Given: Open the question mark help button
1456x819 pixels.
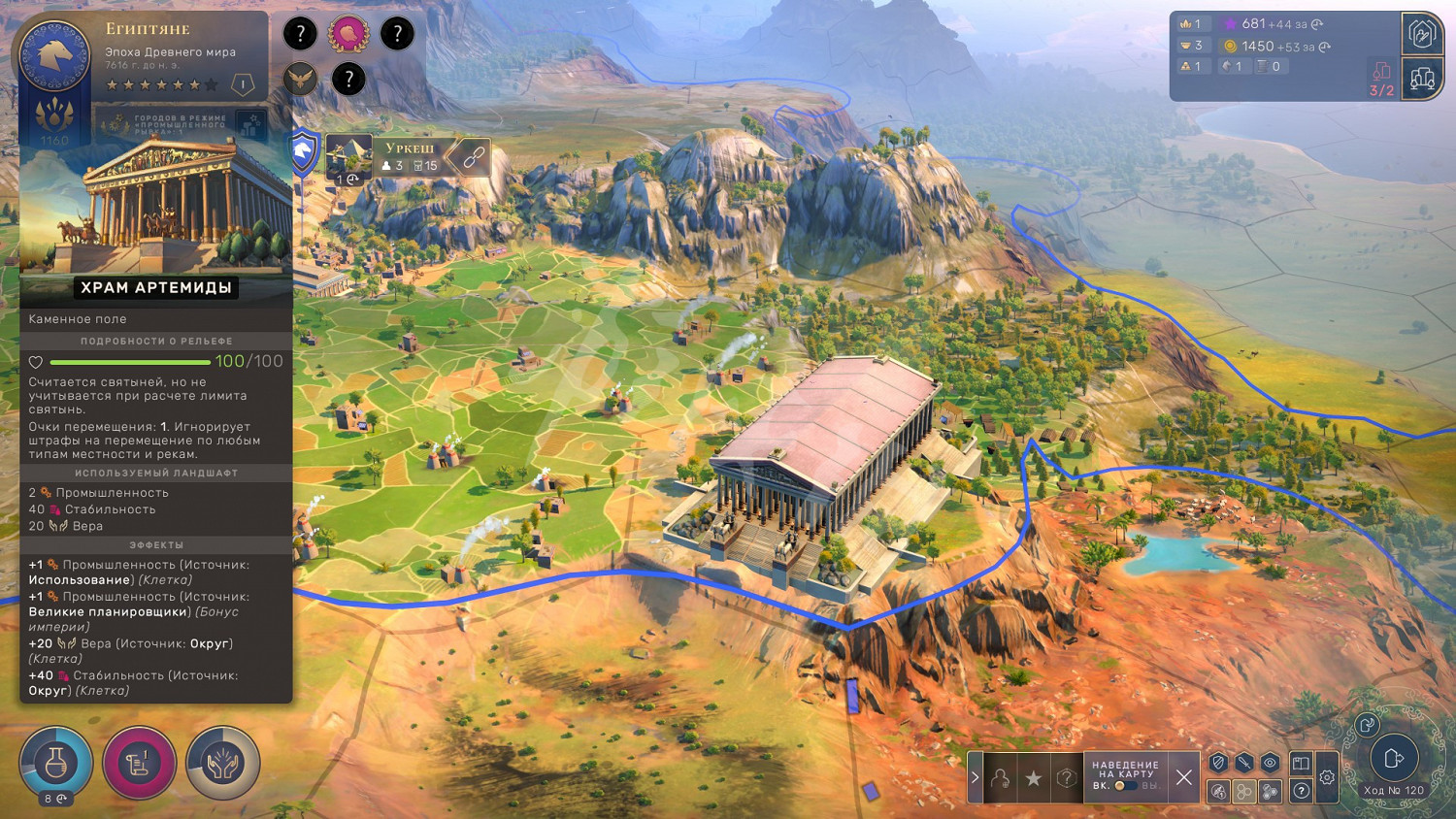Looking at the screenshot, I should click(1302, 791).
